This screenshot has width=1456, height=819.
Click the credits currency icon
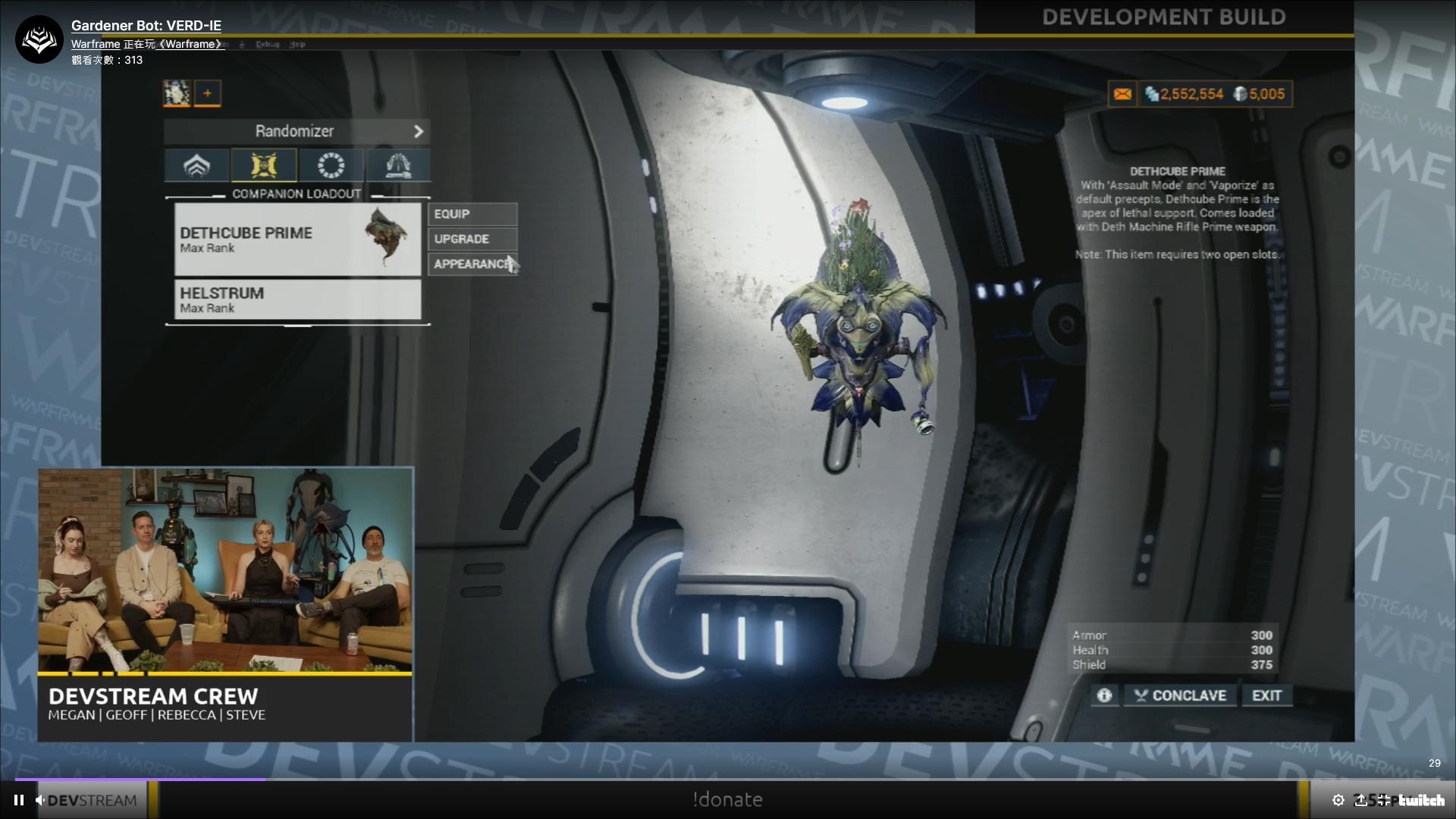[1152, 94]
